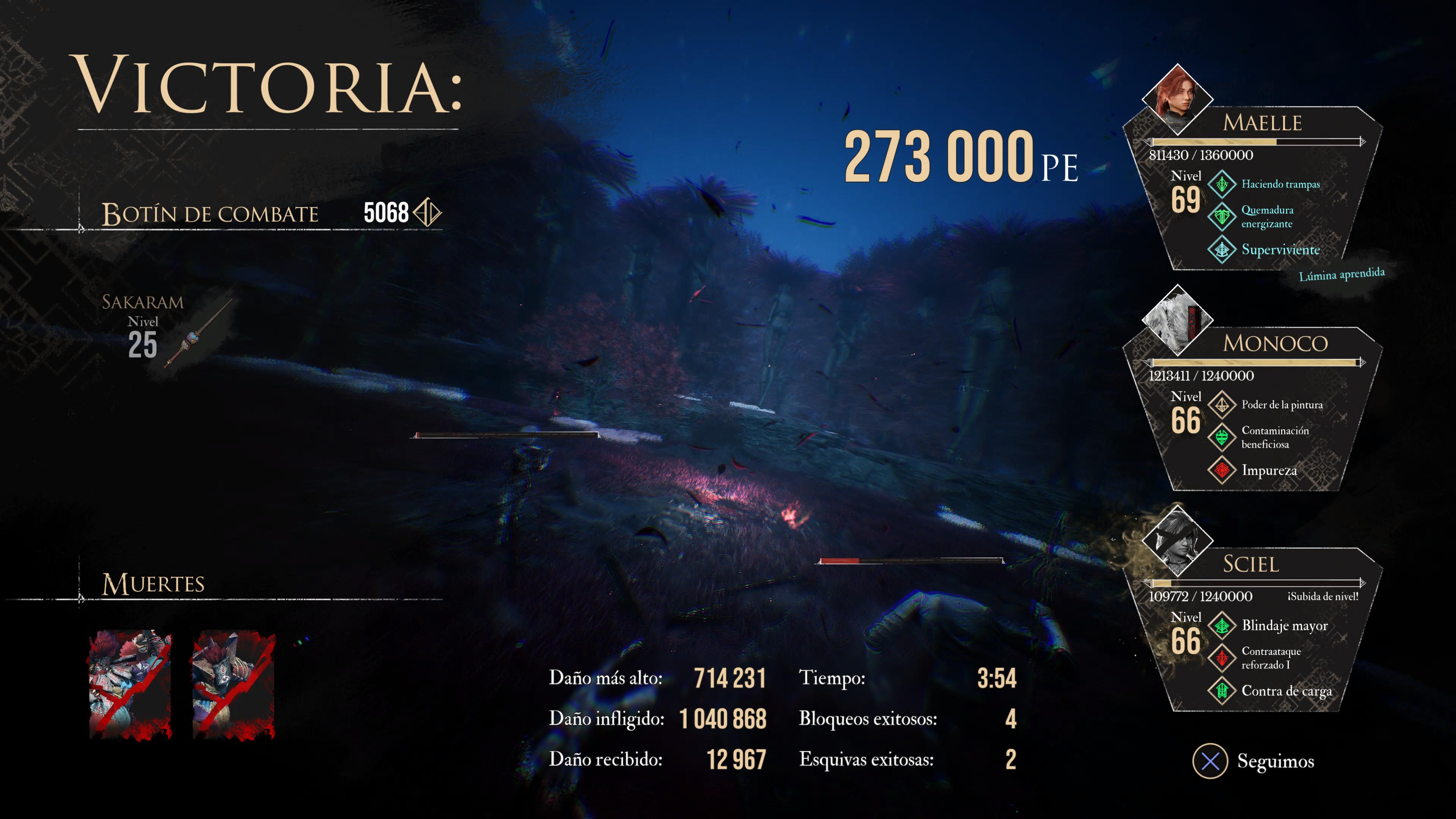Select Sciel's character portrait
Image resolution: width=1456 pixels, height=819 pixels.
1177,540
